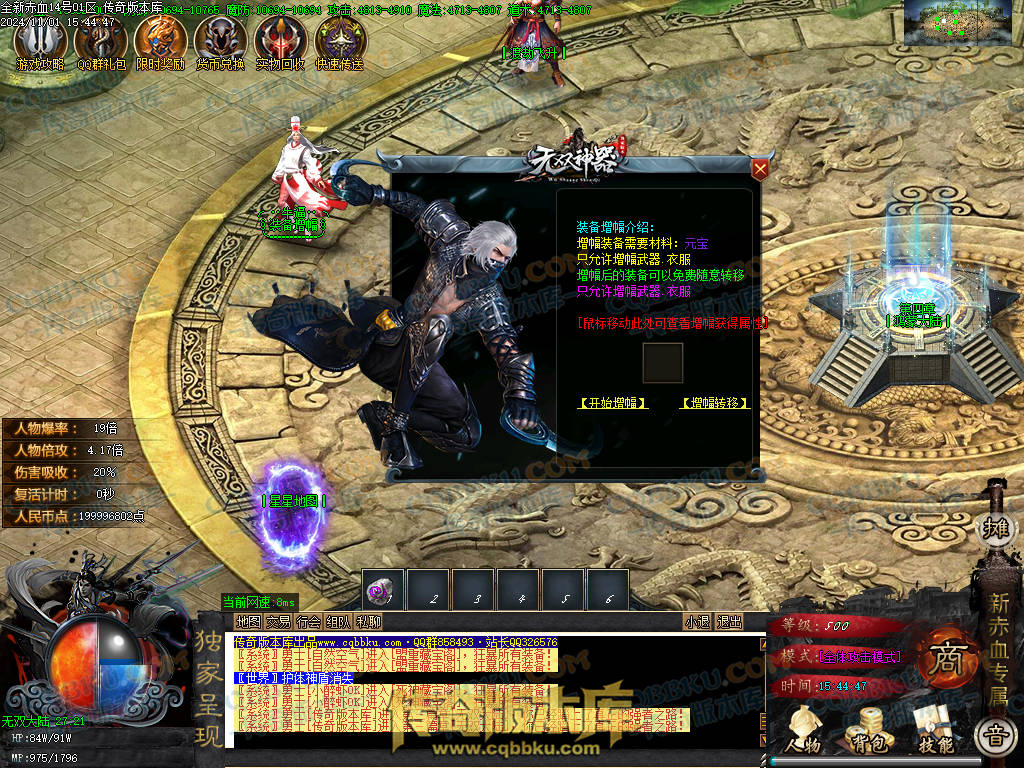The height and width of the screenshot is (768, 1024).
Task: Open the 交易 trade tab
Action: [x=278, y=622]
